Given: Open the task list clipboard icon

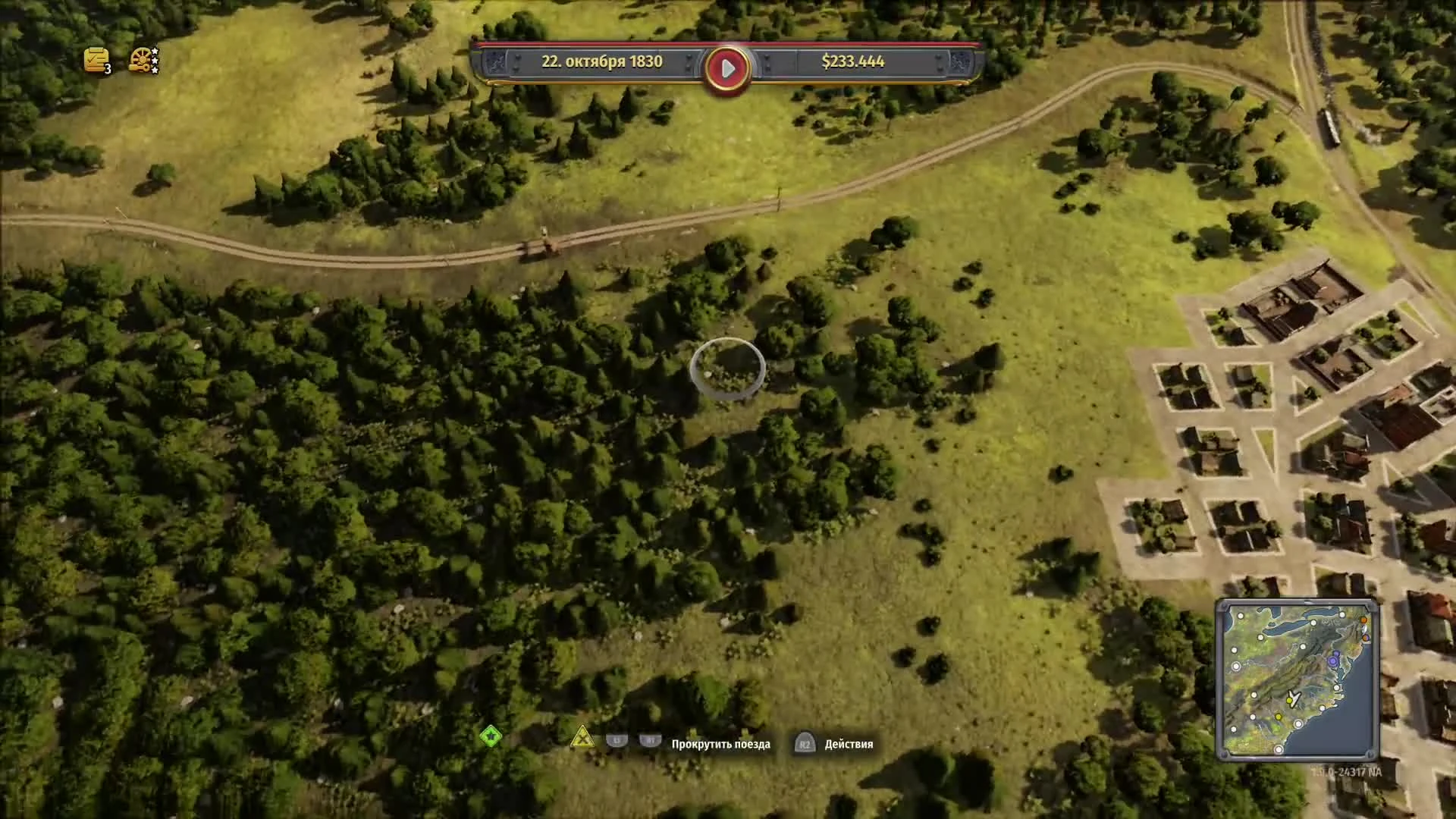Looking at the screenshot, I should 95,59.
